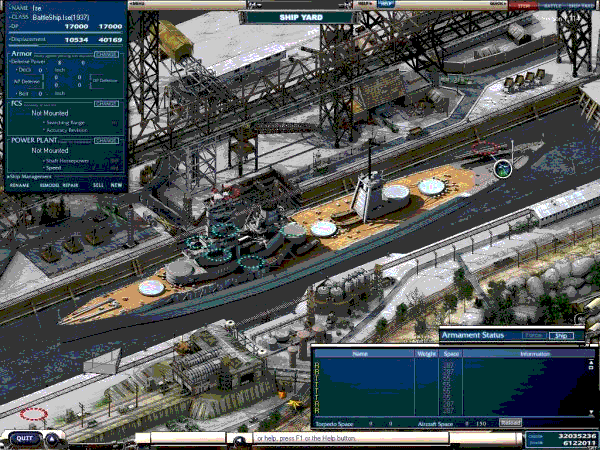Quit the Ship Yard screen

point(24,438)
